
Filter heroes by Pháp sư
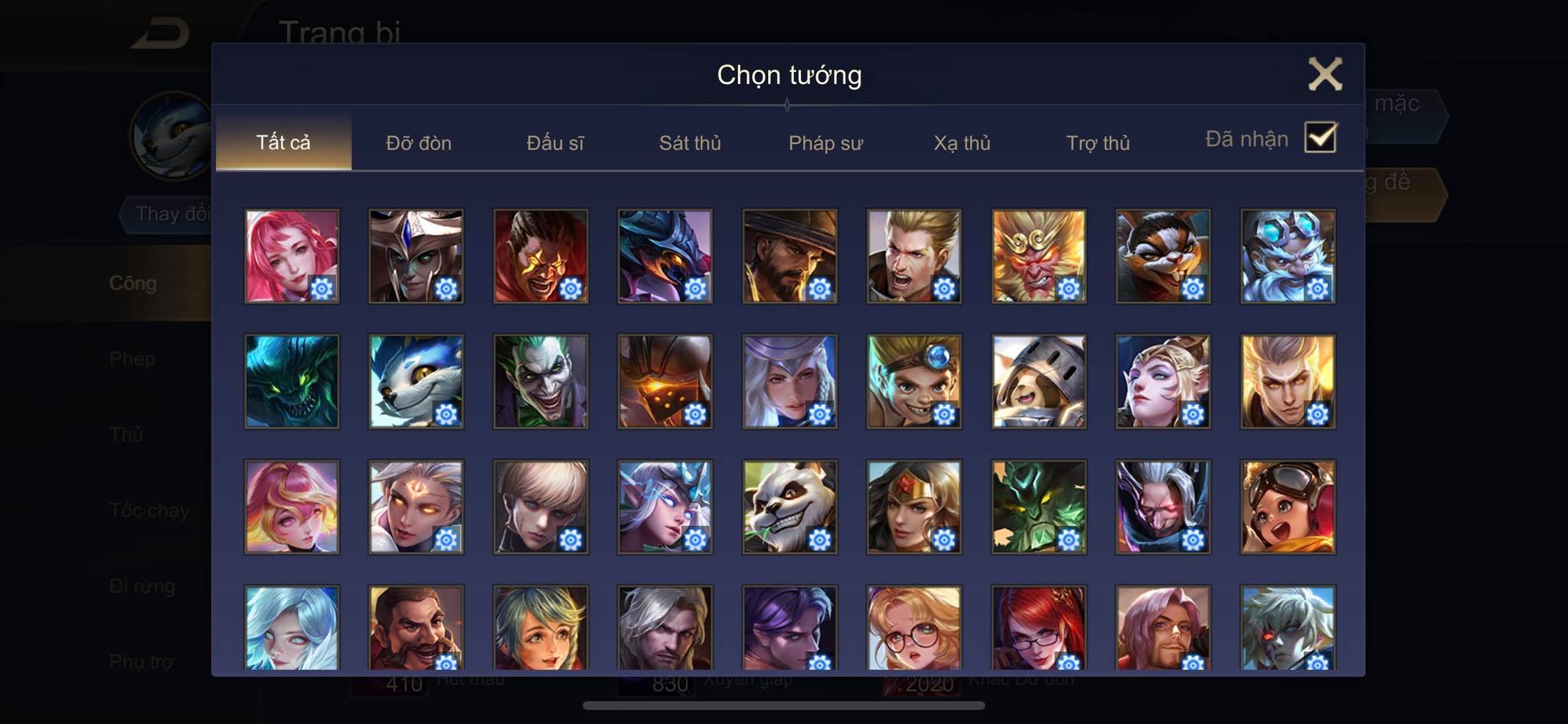825,143
